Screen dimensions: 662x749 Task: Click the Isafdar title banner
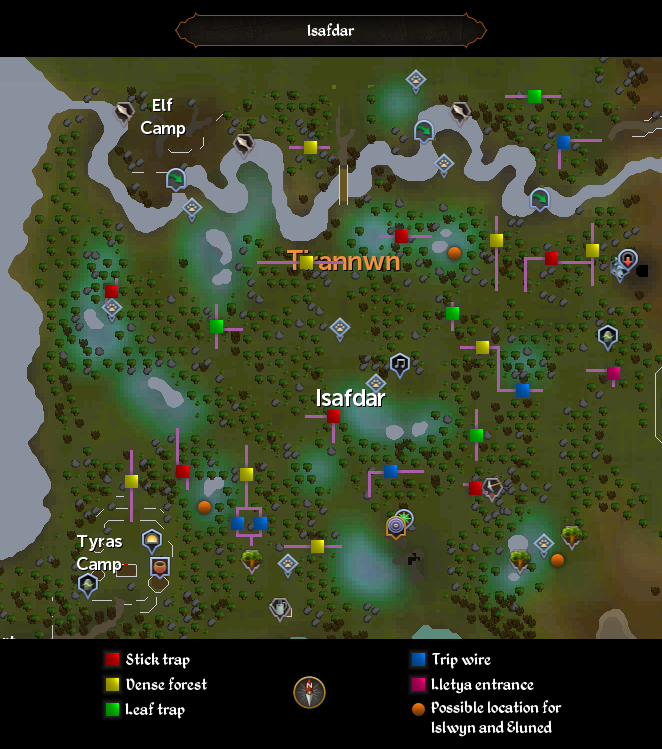point(330,30)
